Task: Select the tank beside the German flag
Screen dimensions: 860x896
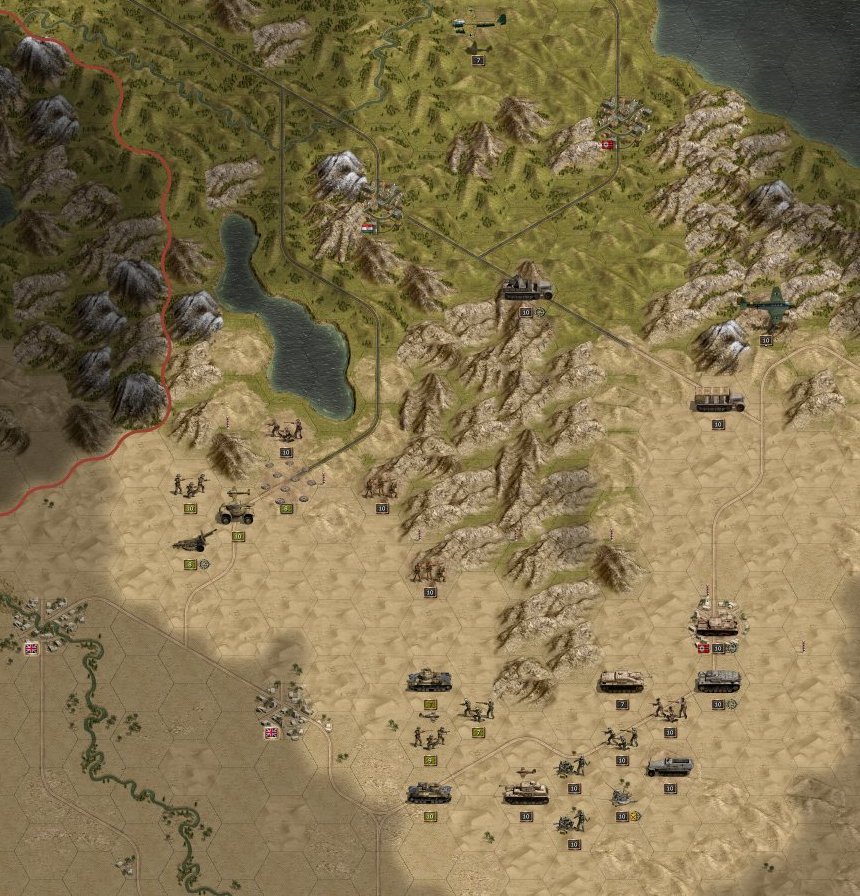Action: (717, 623)
